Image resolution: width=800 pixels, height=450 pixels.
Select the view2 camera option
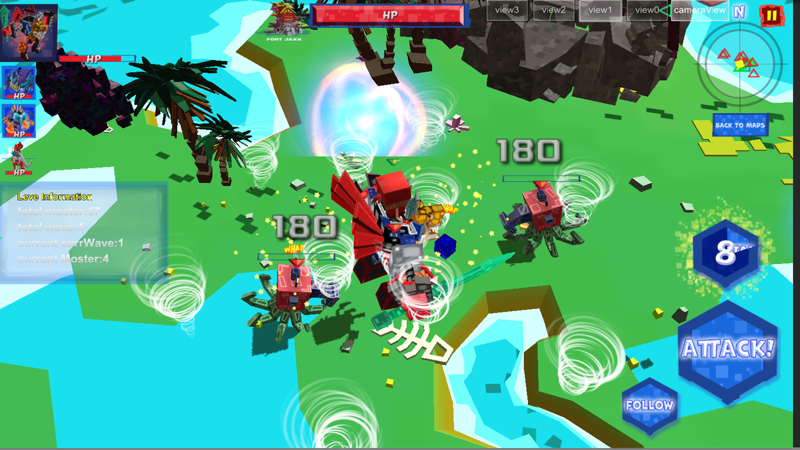(x=553, y=10)
